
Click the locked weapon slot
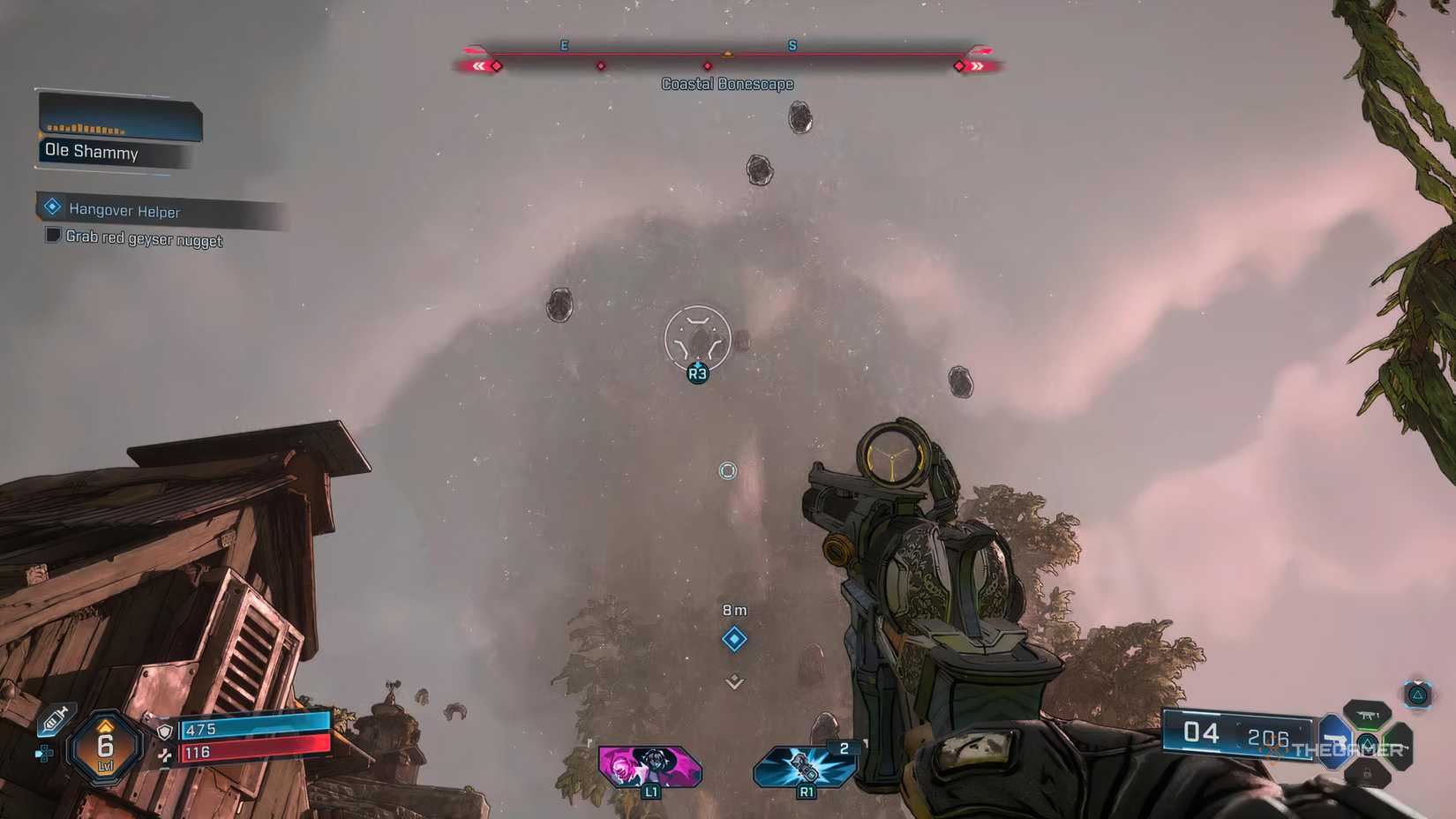pos(1368,774)
